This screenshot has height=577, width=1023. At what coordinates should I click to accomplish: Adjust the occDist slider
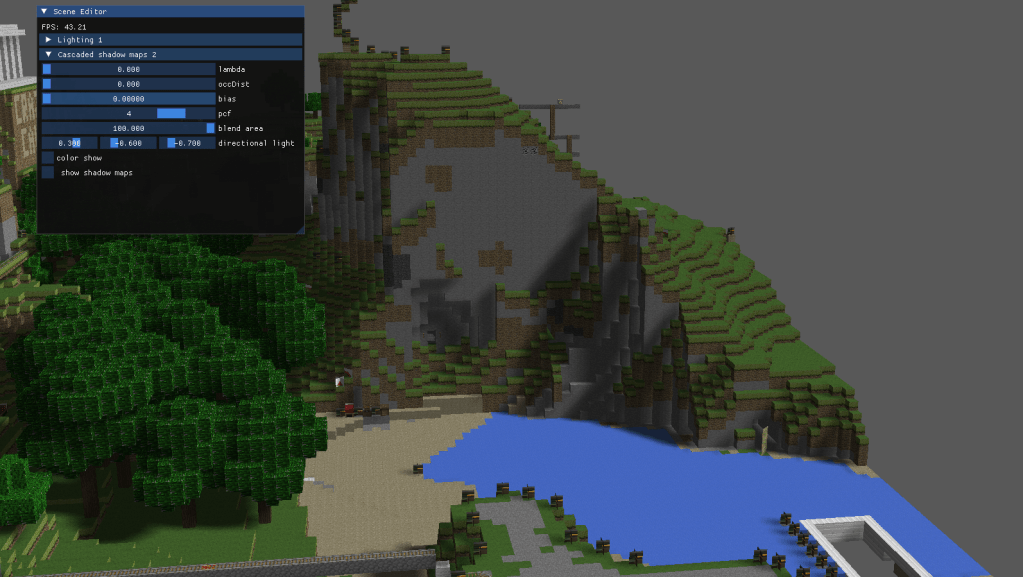click(128, 84)
